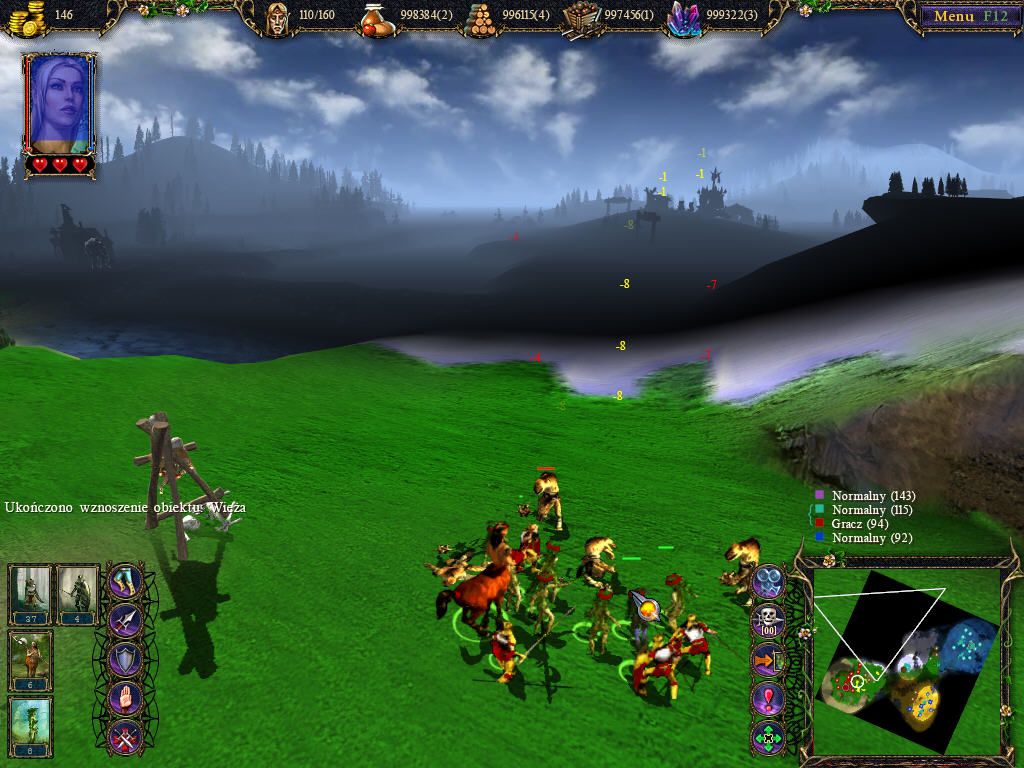The height and width of the screenshot is (768, 1024).
Task: Click the raised hand stop command
Action: point(125,699)
